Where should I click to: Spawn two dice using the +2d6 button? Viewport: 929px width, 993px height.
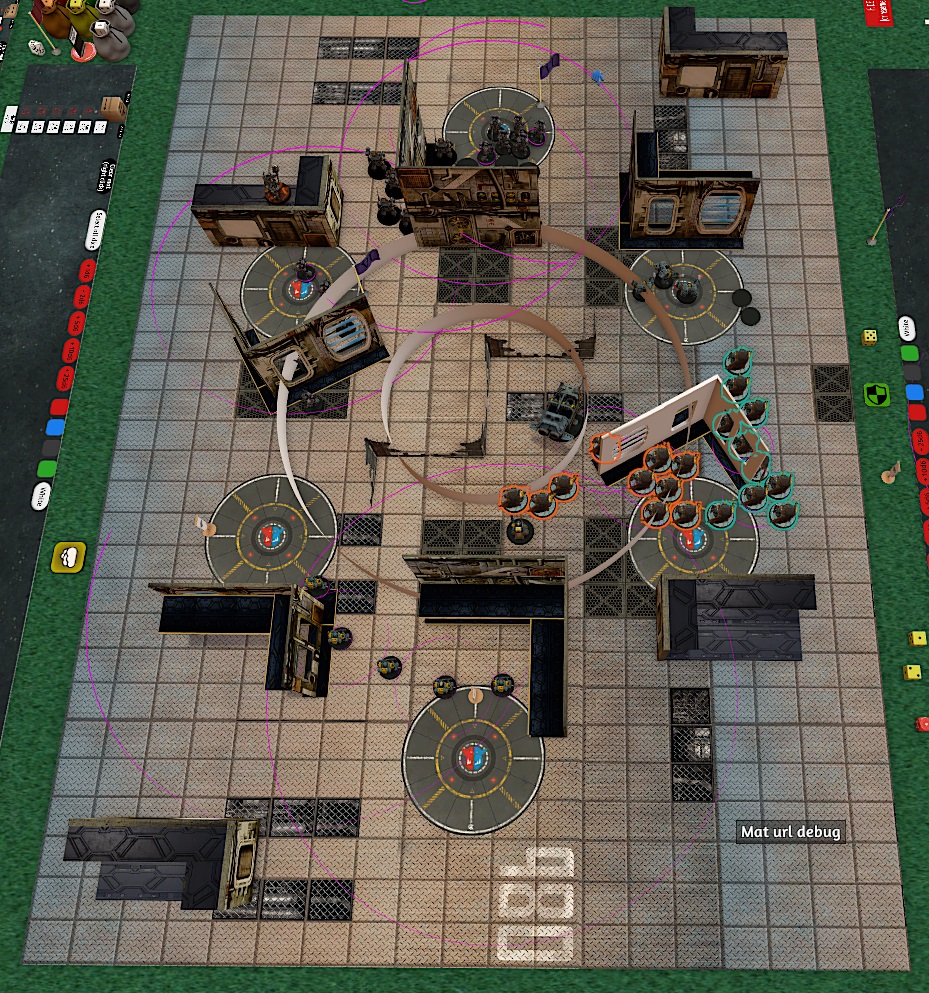tap(82, 297)
